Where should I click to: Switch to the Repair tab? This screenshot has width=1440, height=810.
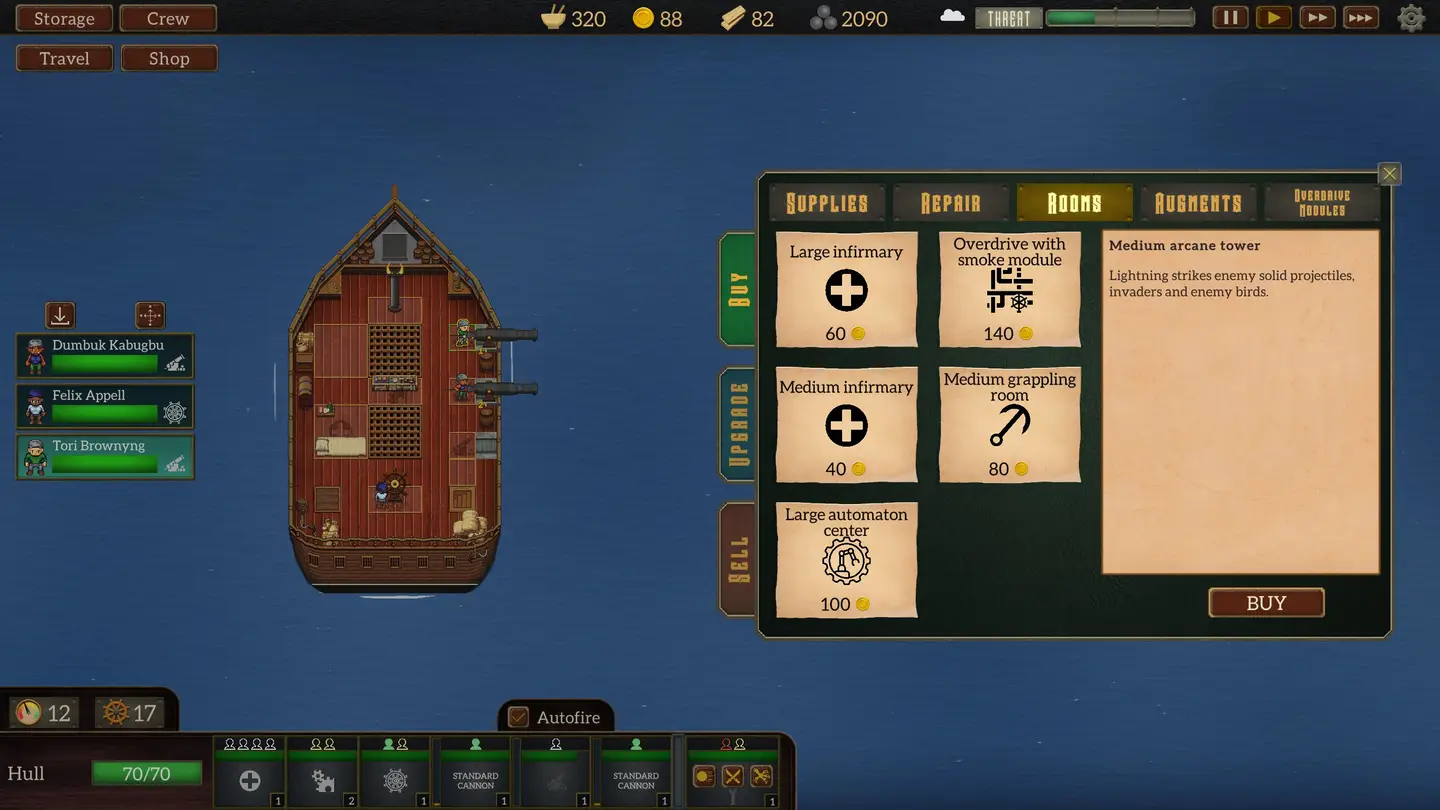(950, 203)
